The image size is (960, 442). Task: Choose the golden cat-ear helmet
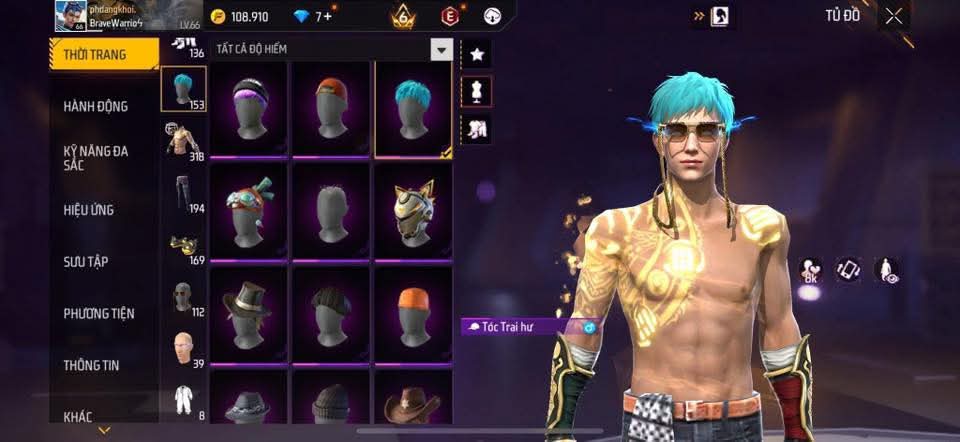(413, 212)
